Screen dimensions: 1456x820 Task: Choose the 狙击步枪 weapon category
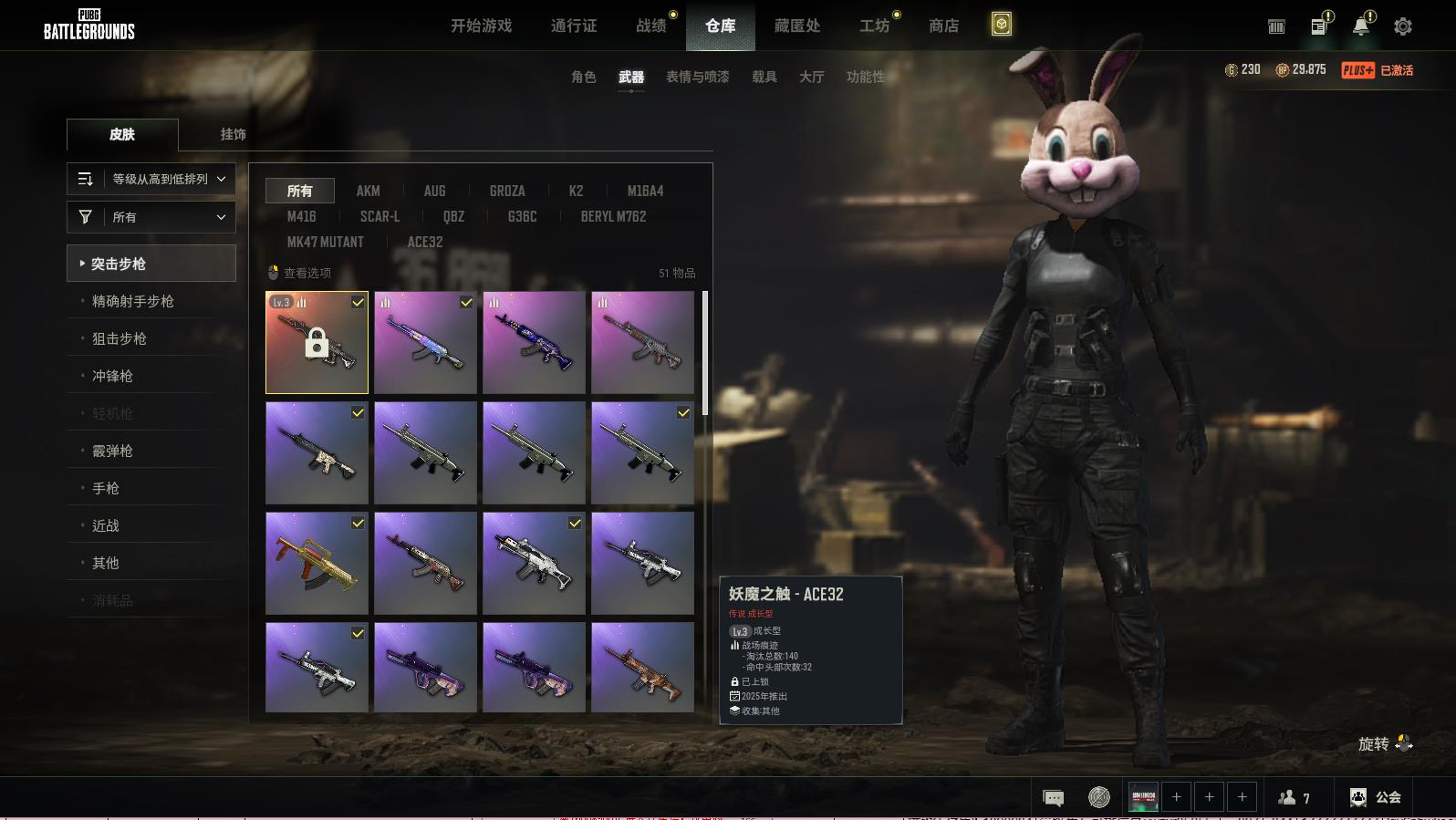[x=120, y=338]
